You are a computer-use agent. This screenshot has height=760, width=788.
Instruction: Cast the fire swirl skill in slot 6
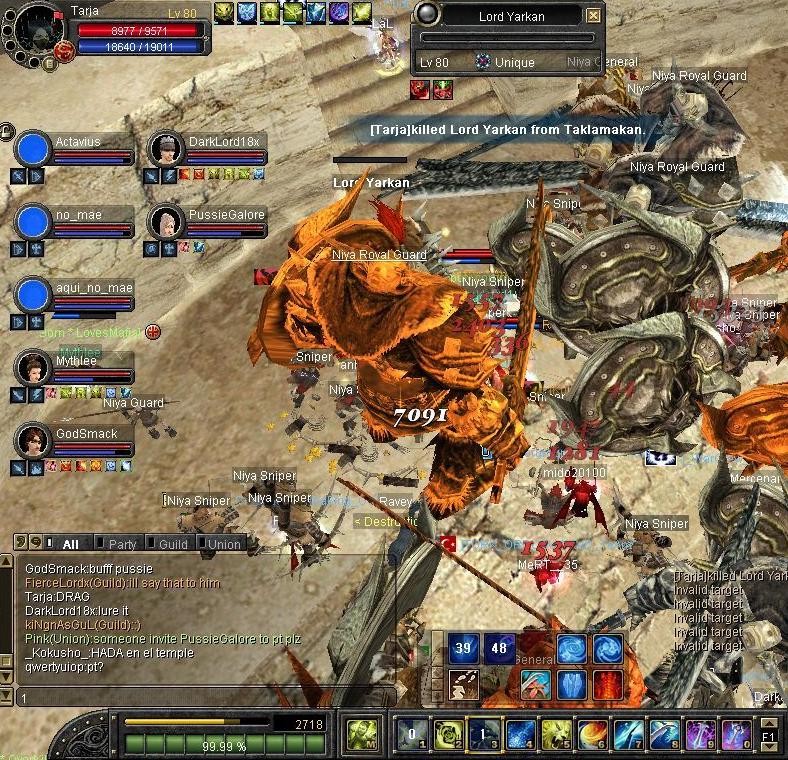[592, 735]
